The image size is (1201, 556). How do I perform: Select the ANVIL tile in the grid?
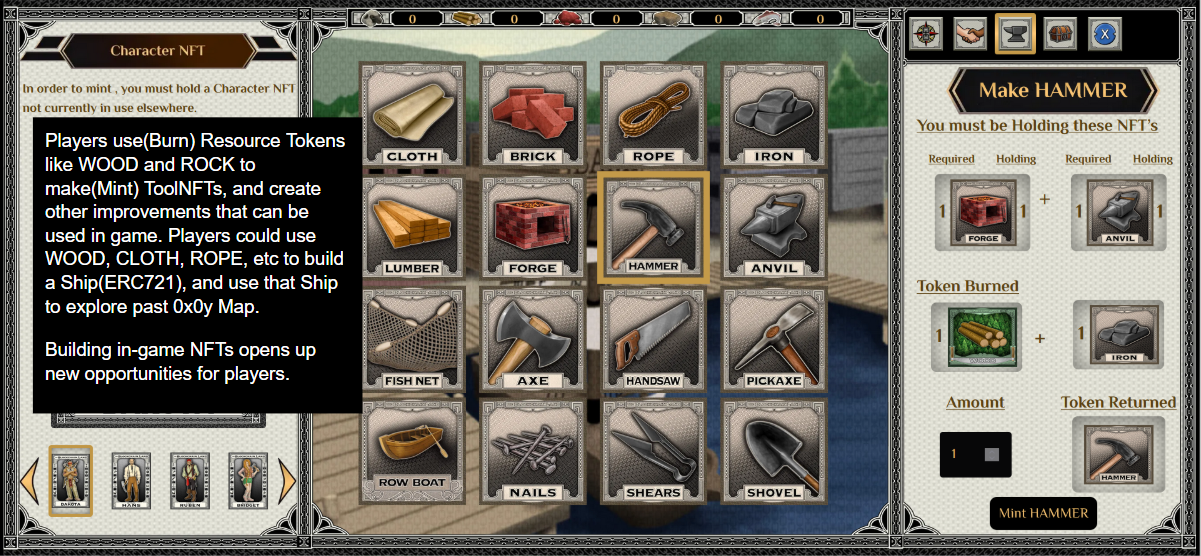774,227
